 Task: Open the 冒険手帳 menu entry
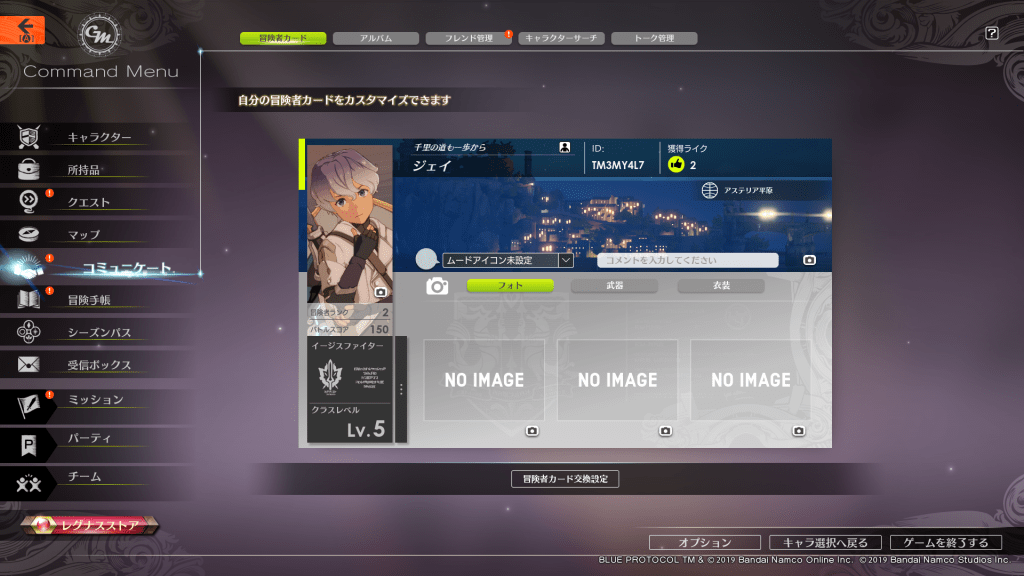pyautogui.click(x=89, y=300)
